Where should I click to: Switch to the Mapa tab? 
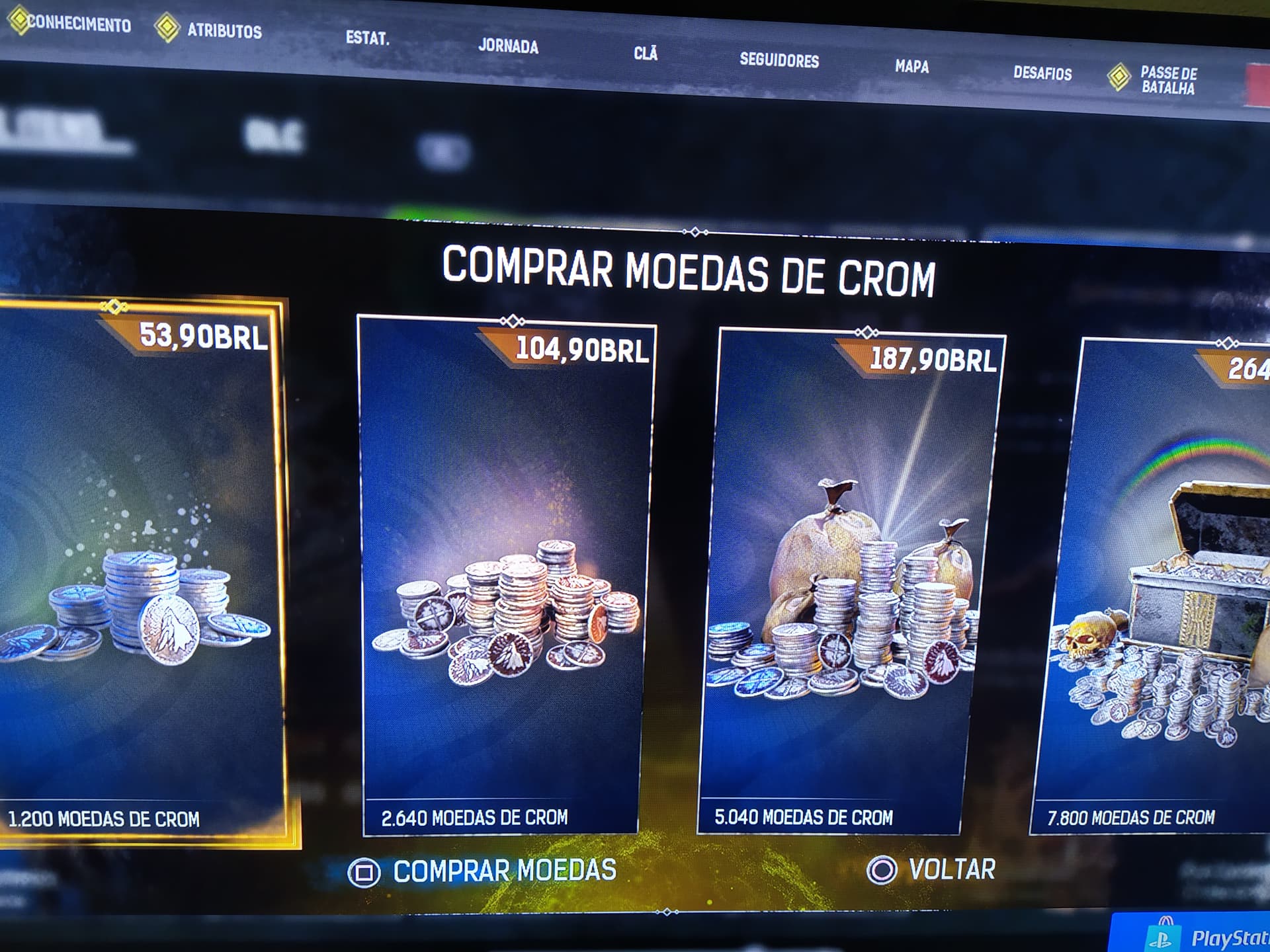(911, 66)
